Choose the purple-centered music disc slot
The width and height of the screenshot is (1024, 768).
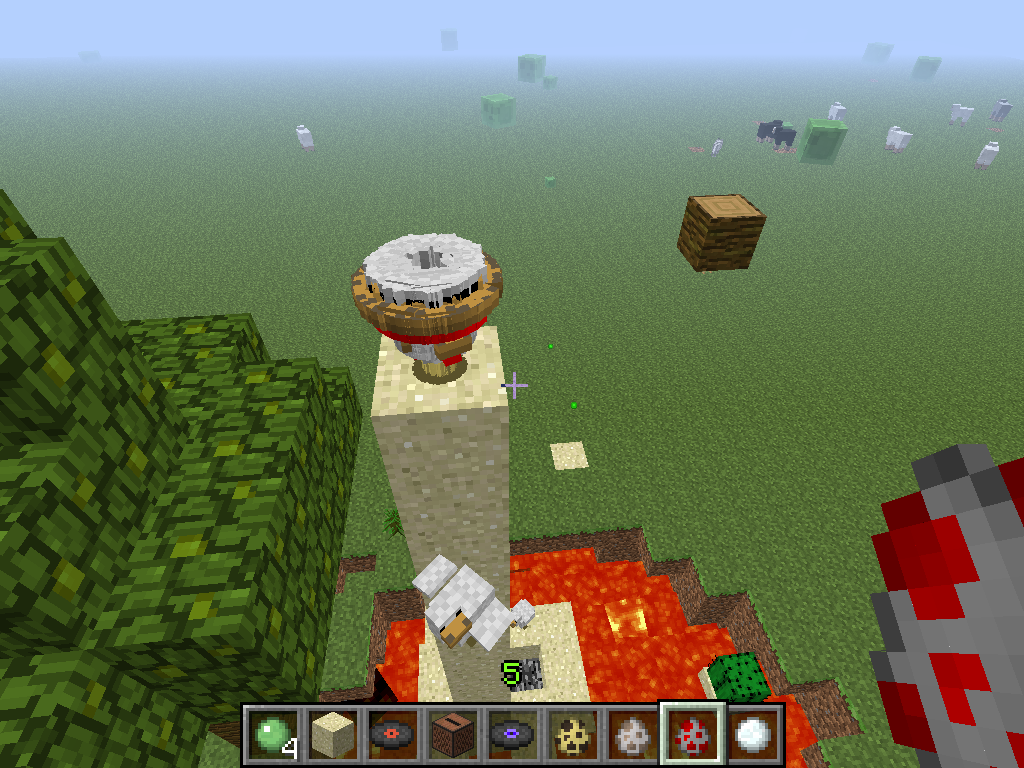(x=511, y=735)
